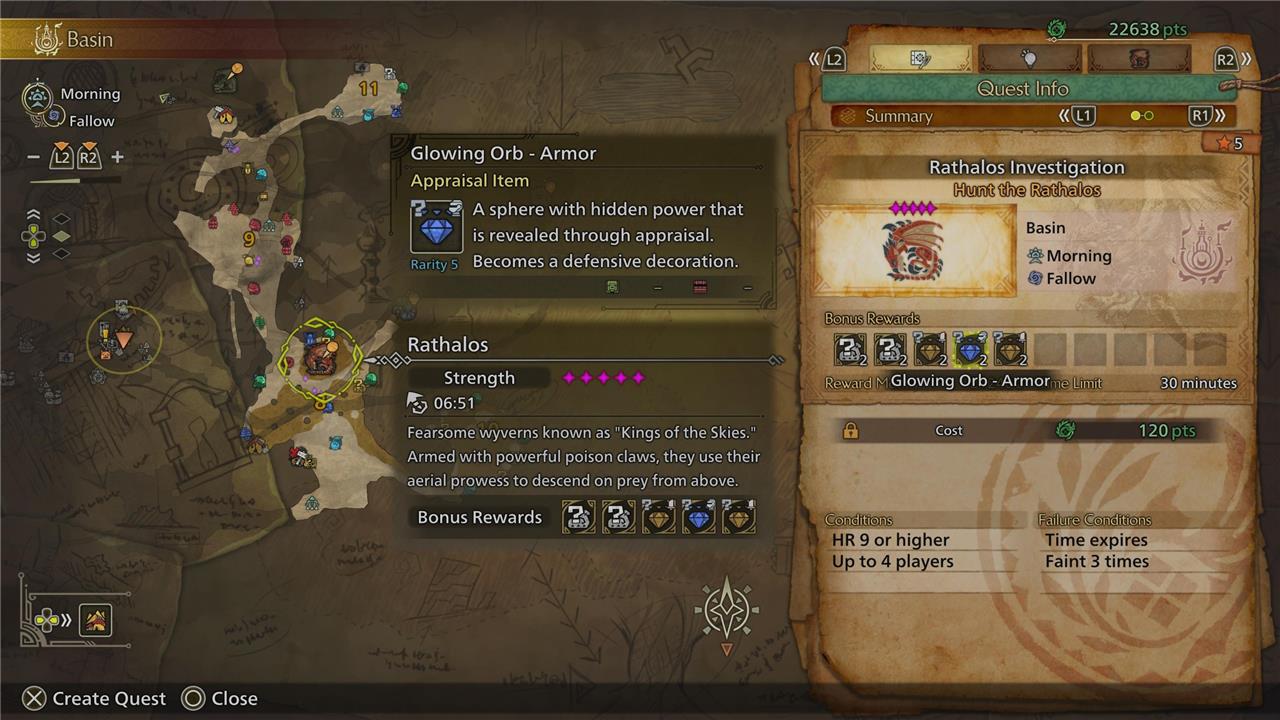1280x720 pixels.
Task: Close the map screen
Action: click(220, 698)
